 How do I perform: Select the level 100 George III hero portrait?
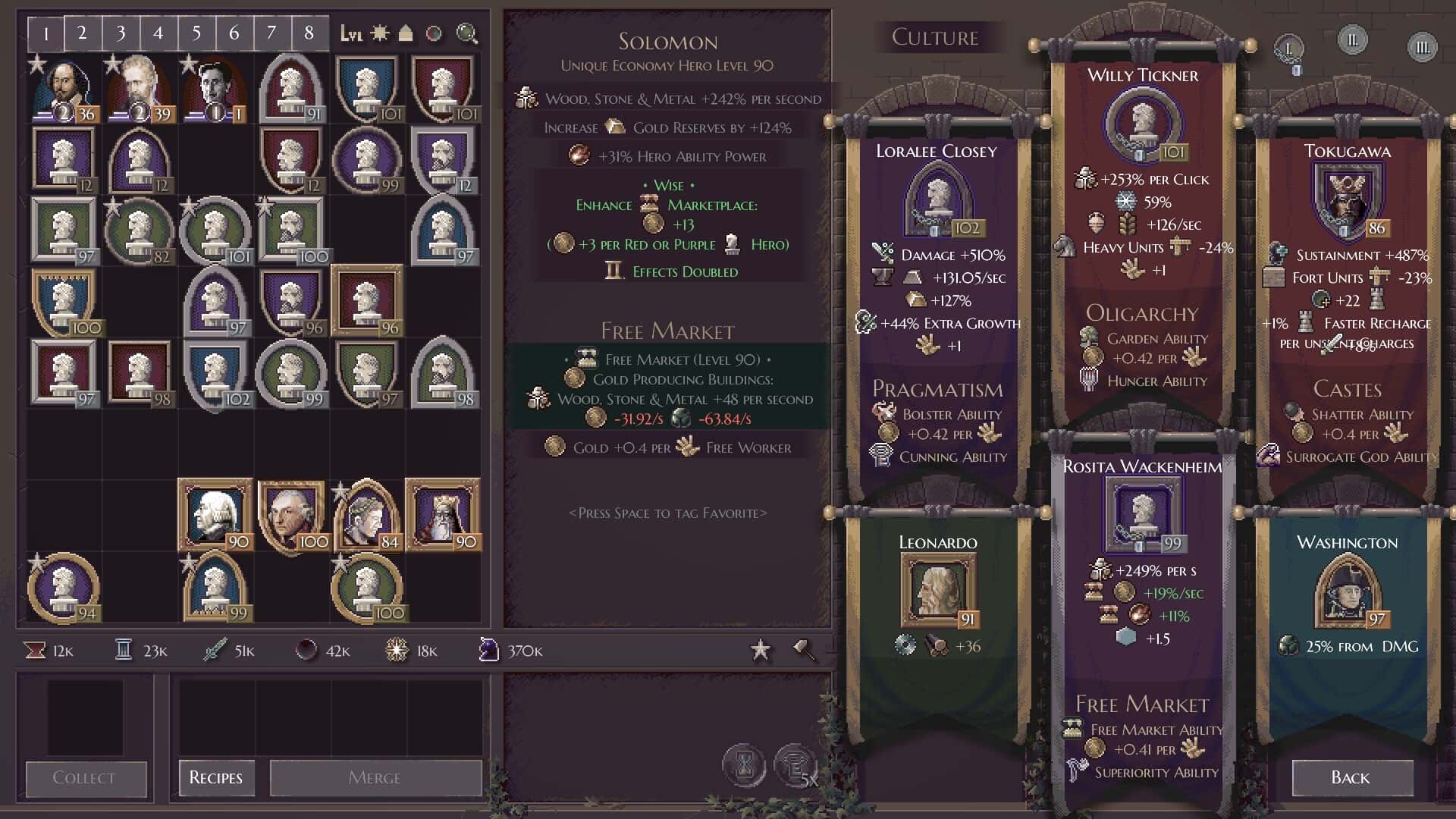[290, 516]
